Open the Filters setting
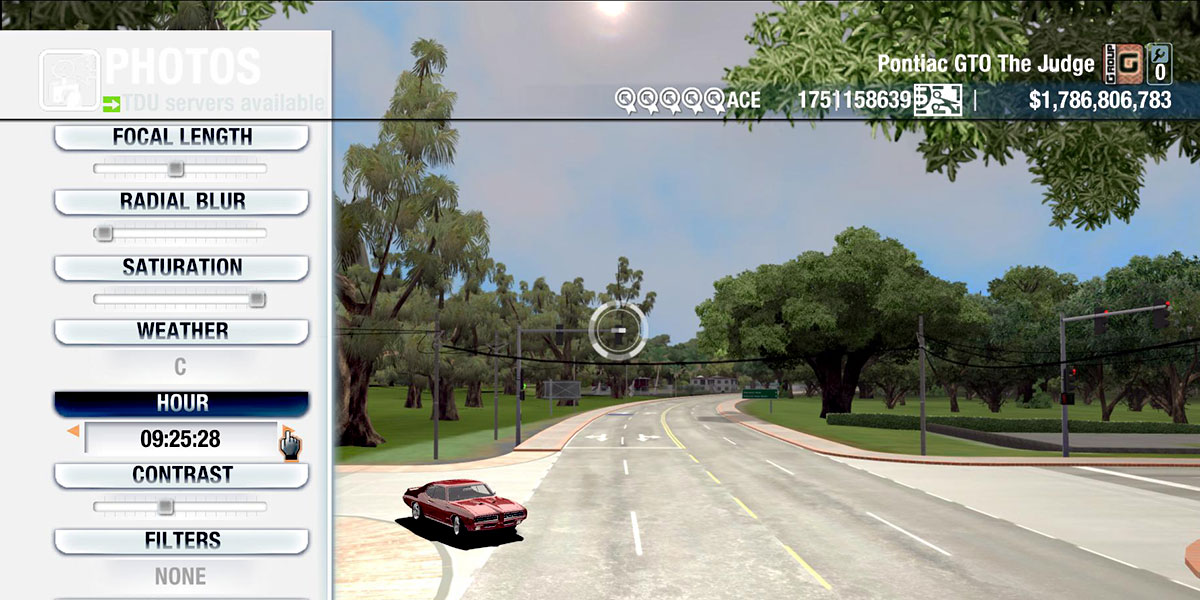 181,541
